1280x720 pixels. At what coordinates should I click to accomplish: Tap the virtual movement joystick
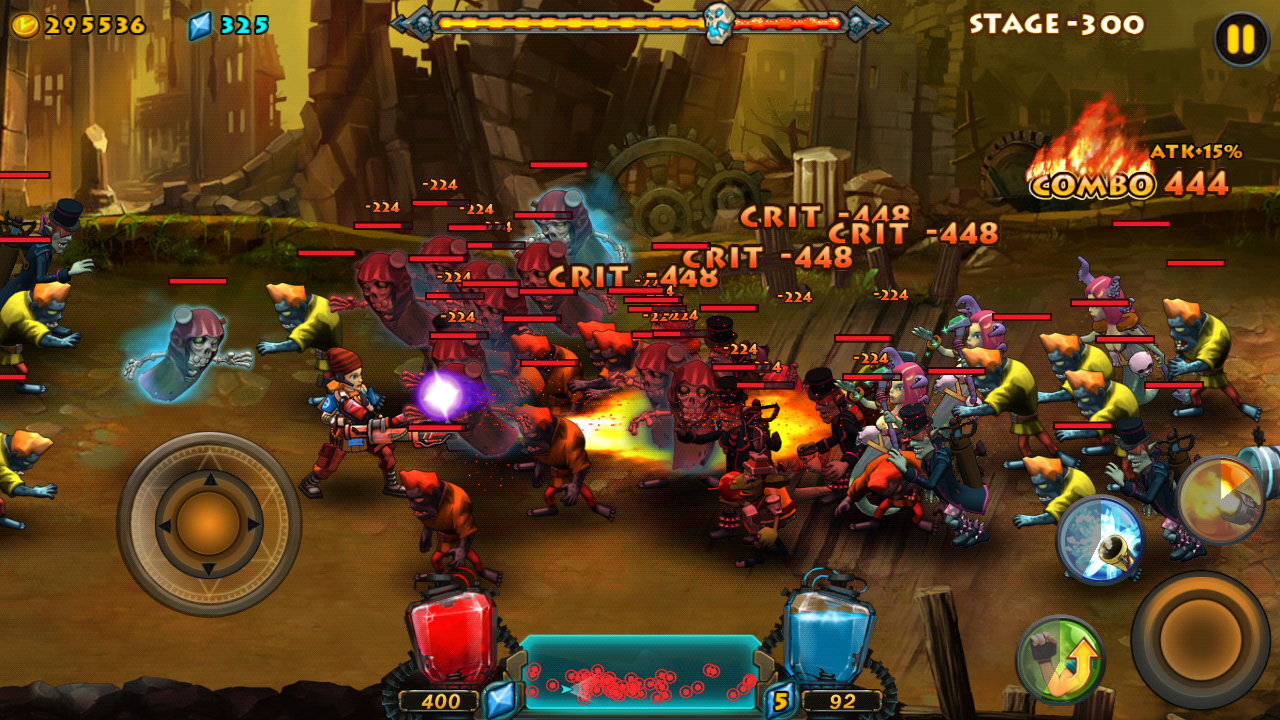pyautogui.click(x=209, y=523)
